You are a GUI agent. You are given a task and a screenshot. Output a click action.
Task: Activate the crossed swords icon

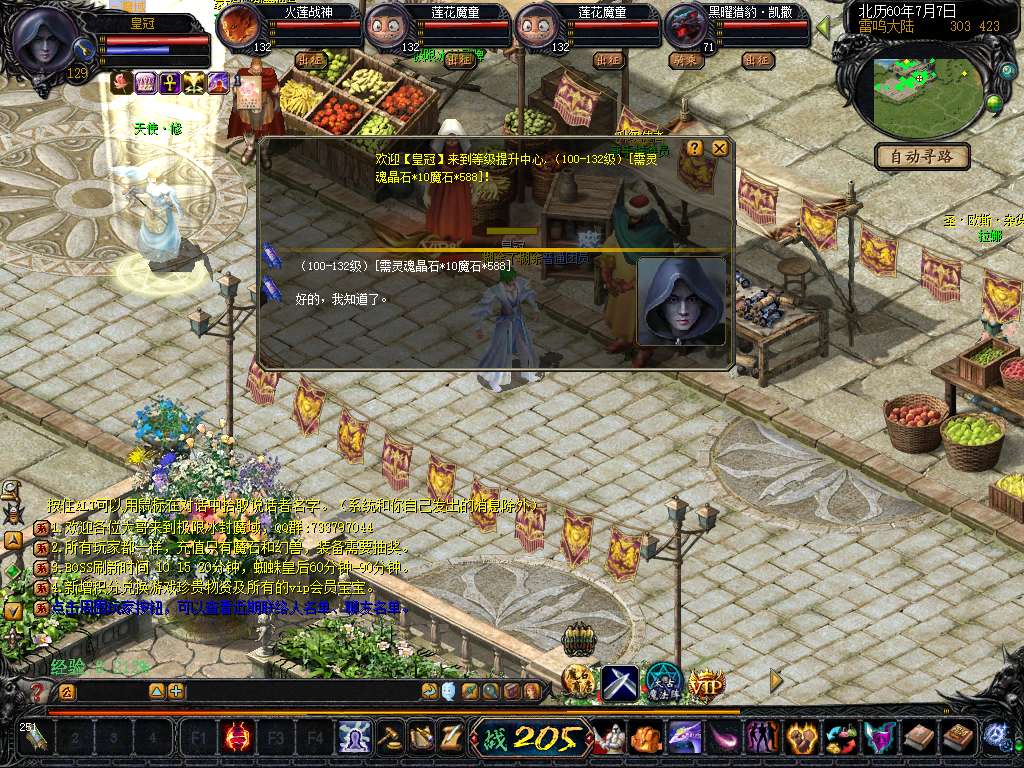(x=619, y=684)
